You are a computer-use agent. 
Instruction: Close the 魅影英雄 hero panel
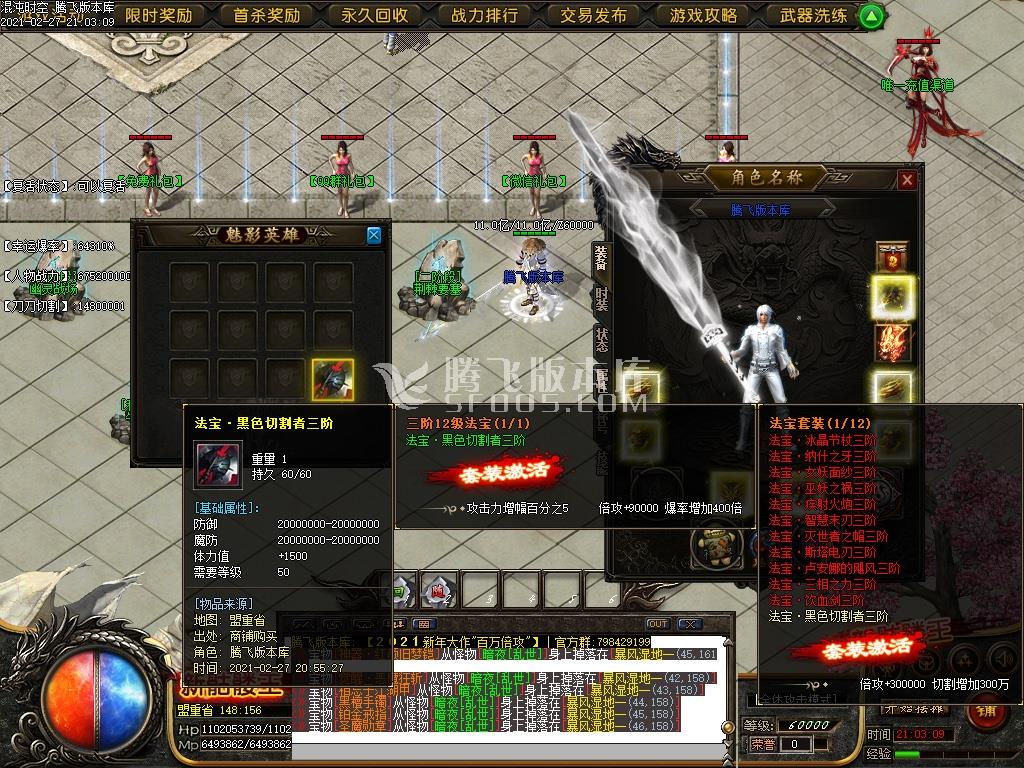pos(374,235)
